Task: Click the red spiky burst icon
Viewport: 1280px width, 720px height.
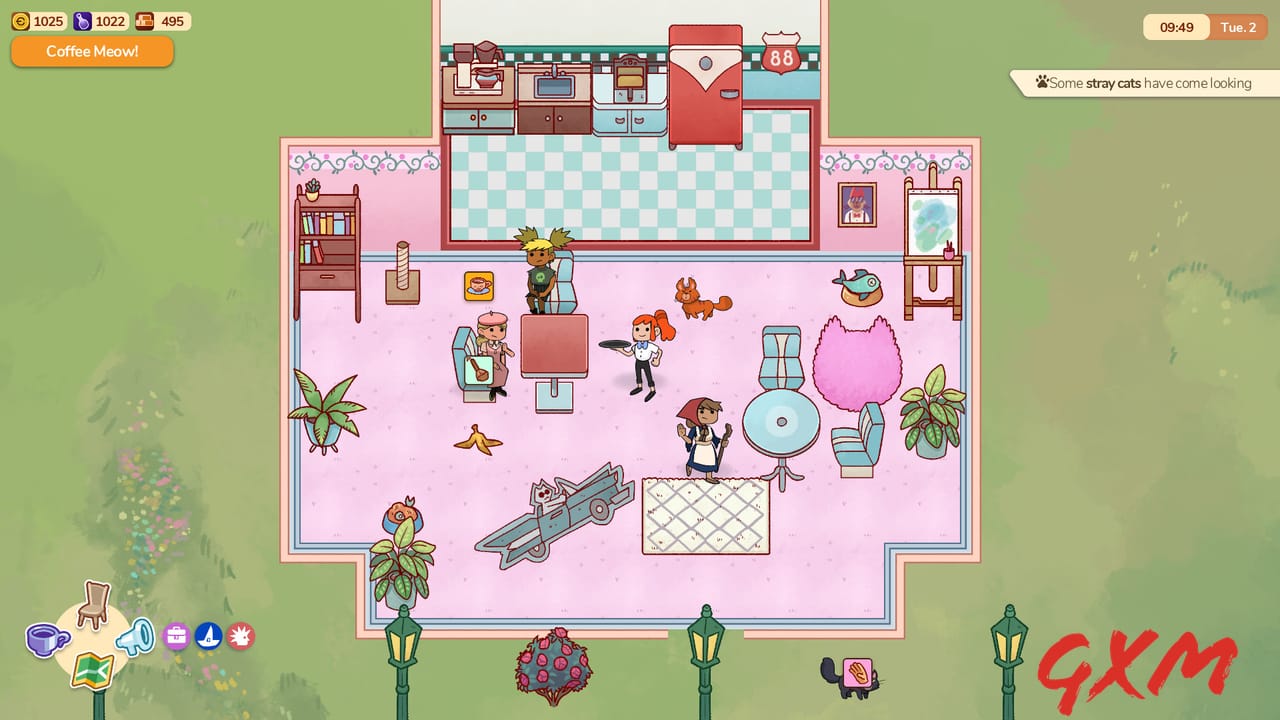Action: point(240,635)
